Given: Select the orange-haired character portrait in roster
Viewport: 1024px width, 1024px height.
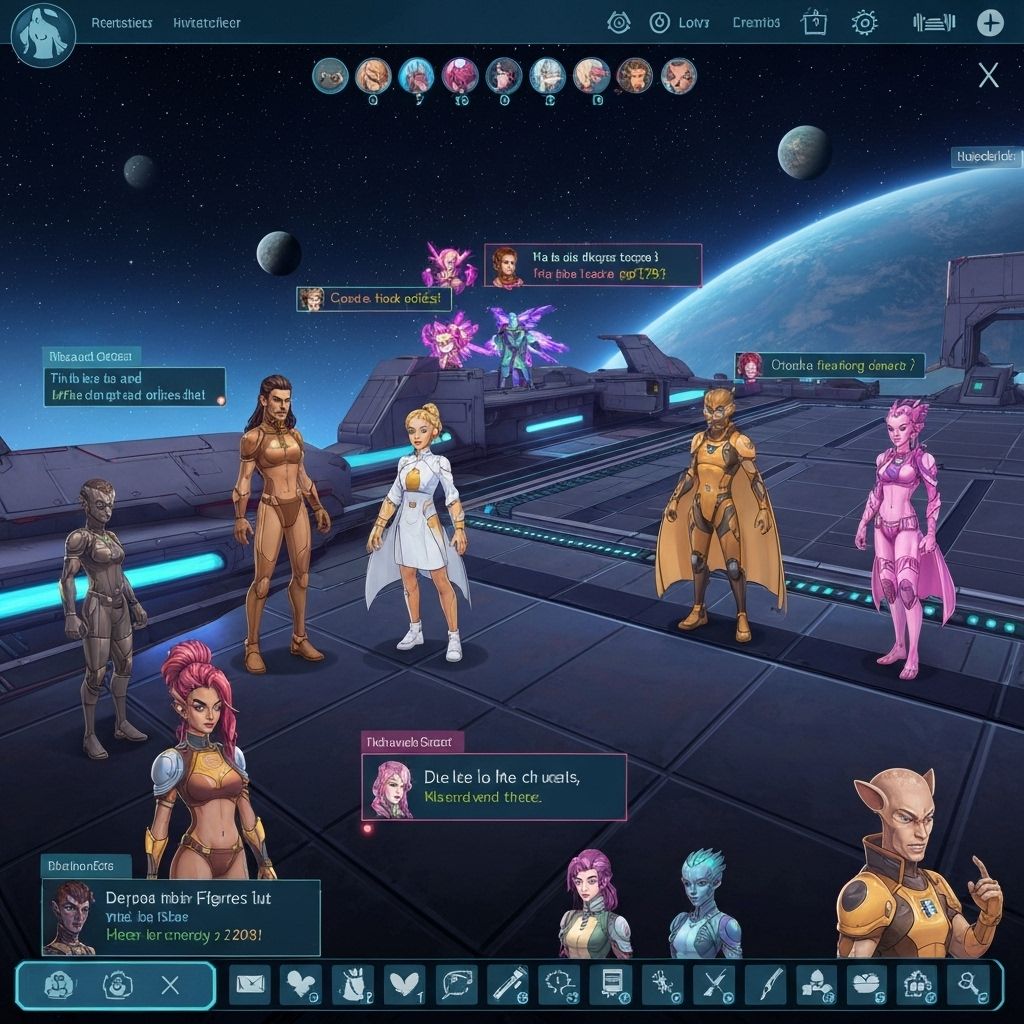Looking at the screenshot, I should 373,75.
